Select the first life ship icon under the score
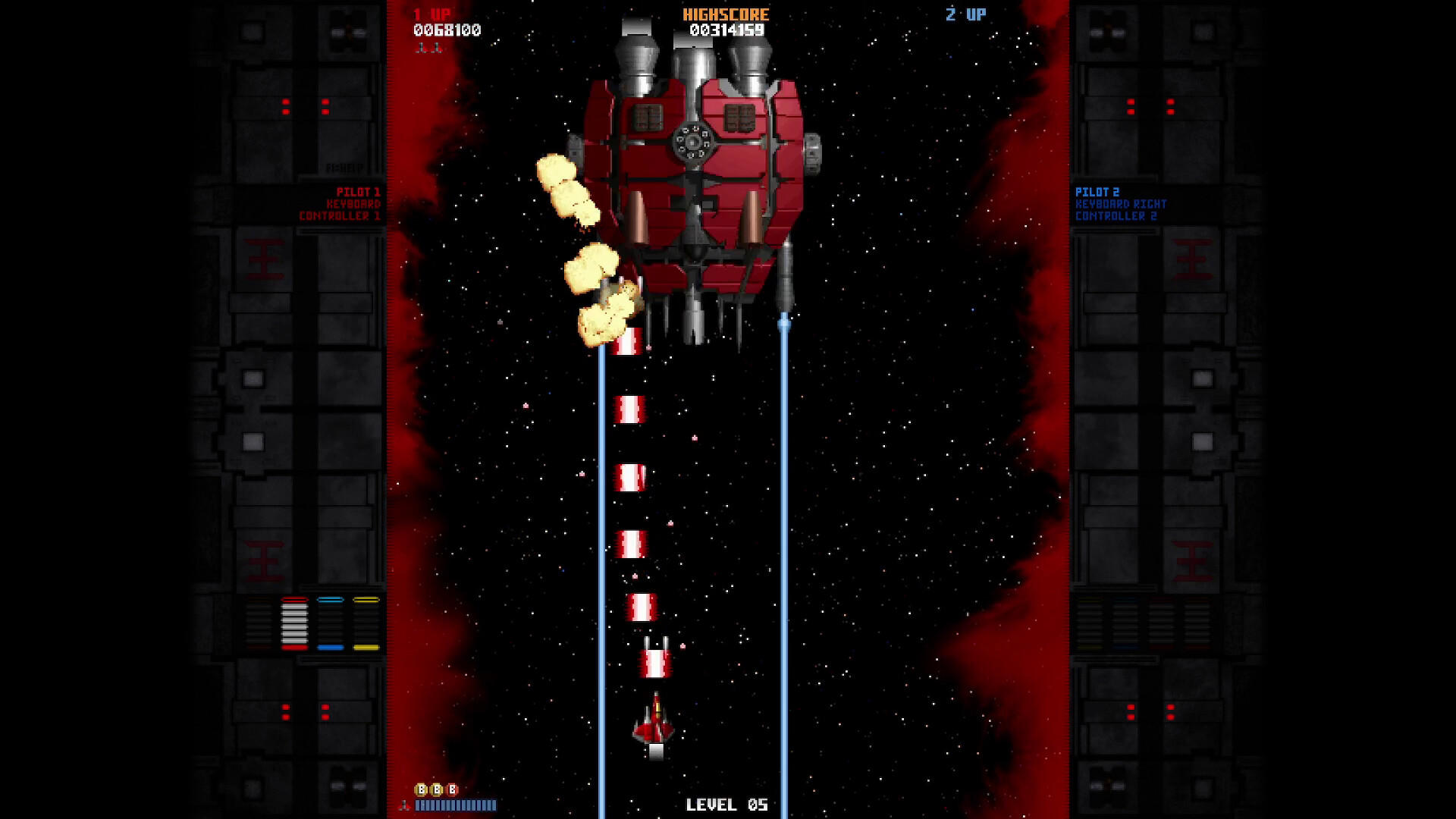The width and height of the screenshot is (1456, 819). tap(422, 49)
